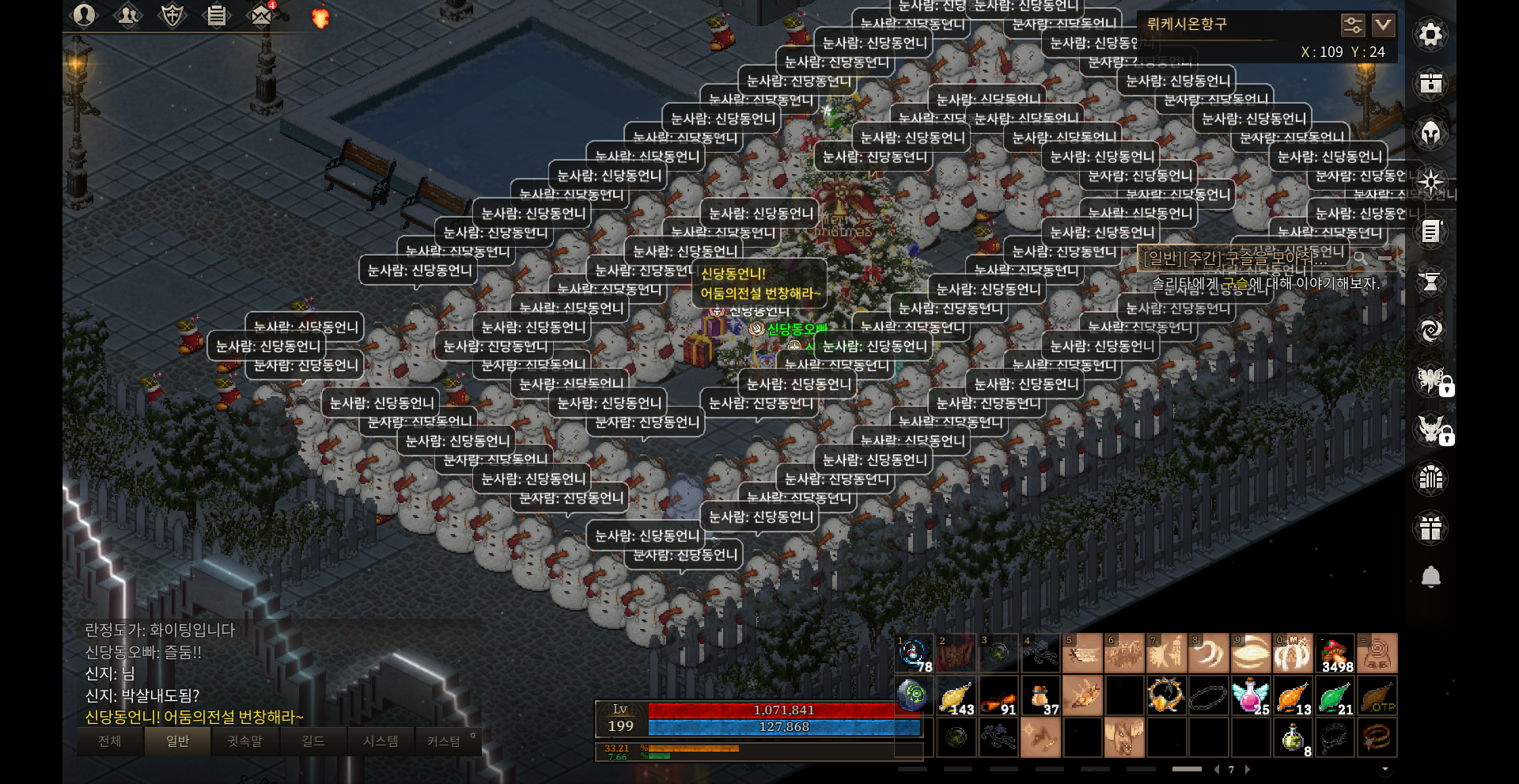Open the character profile icon
Image resolution: width=1519 pixels, height=784 pixels.
(x=84, y=14)
